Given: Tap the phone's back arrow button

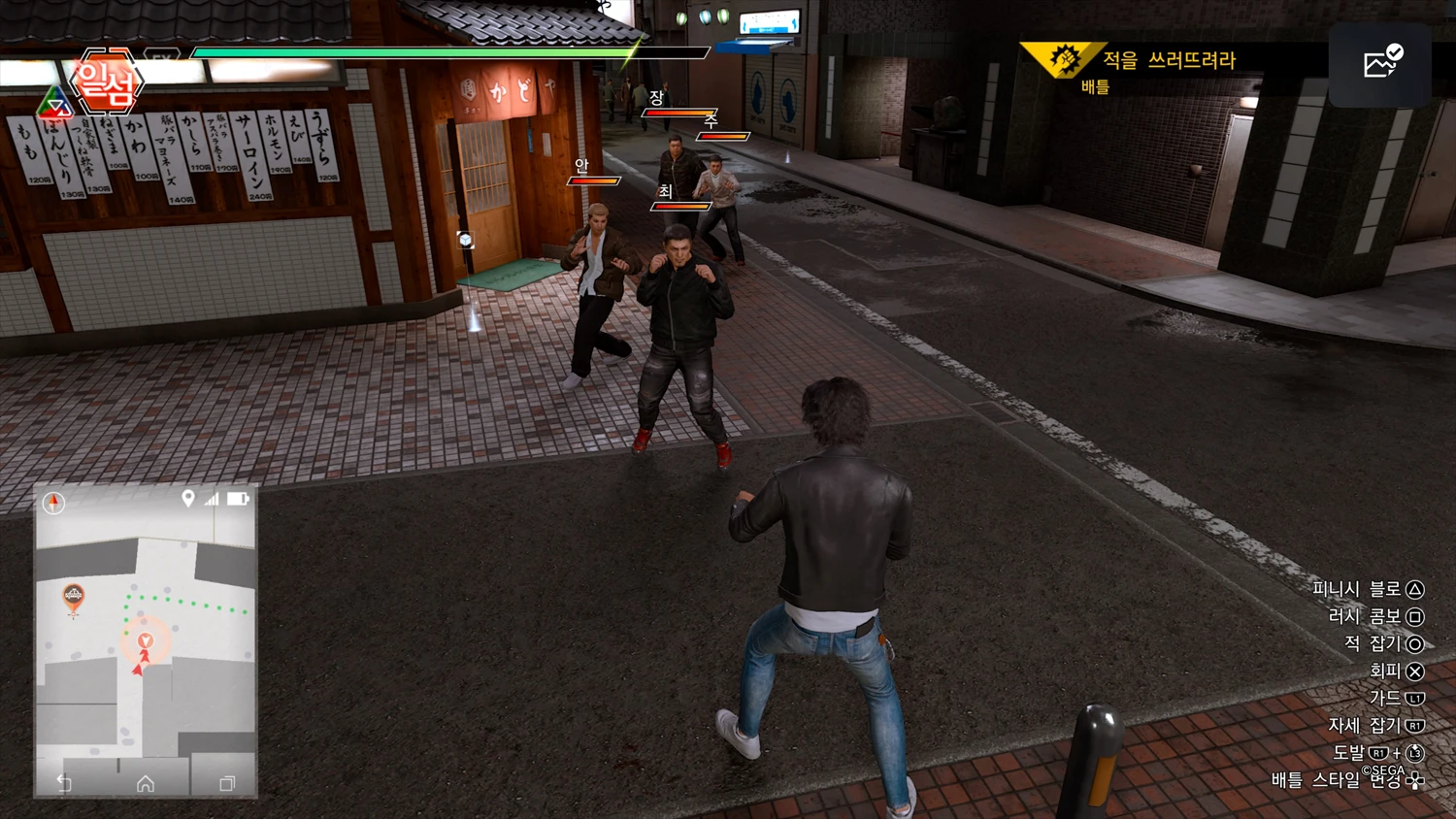Looking at the screenshot, I should pos(64,783).
